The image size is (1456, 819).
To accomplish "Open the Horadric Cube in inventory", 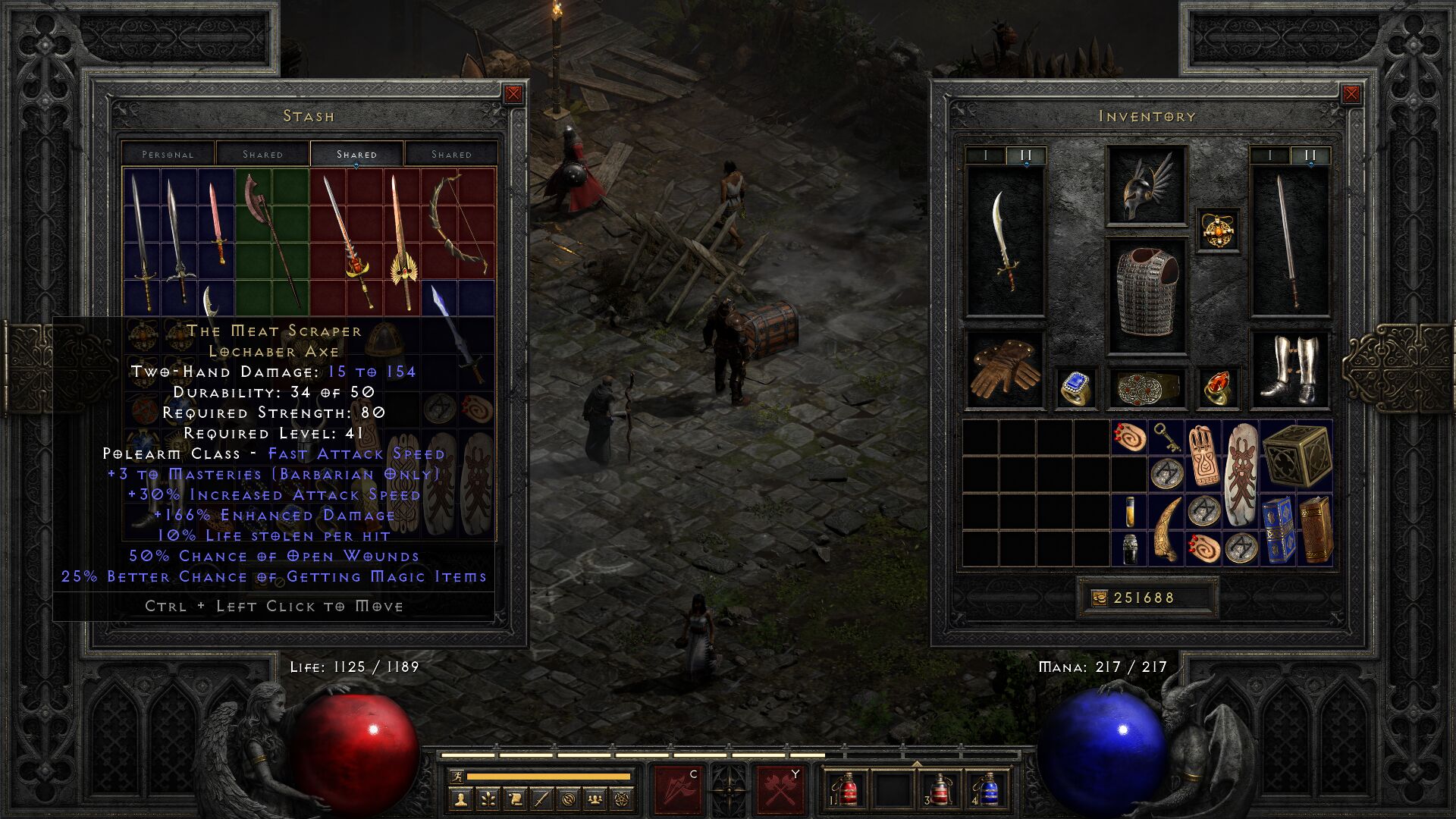I will [x=1297, y=455].
